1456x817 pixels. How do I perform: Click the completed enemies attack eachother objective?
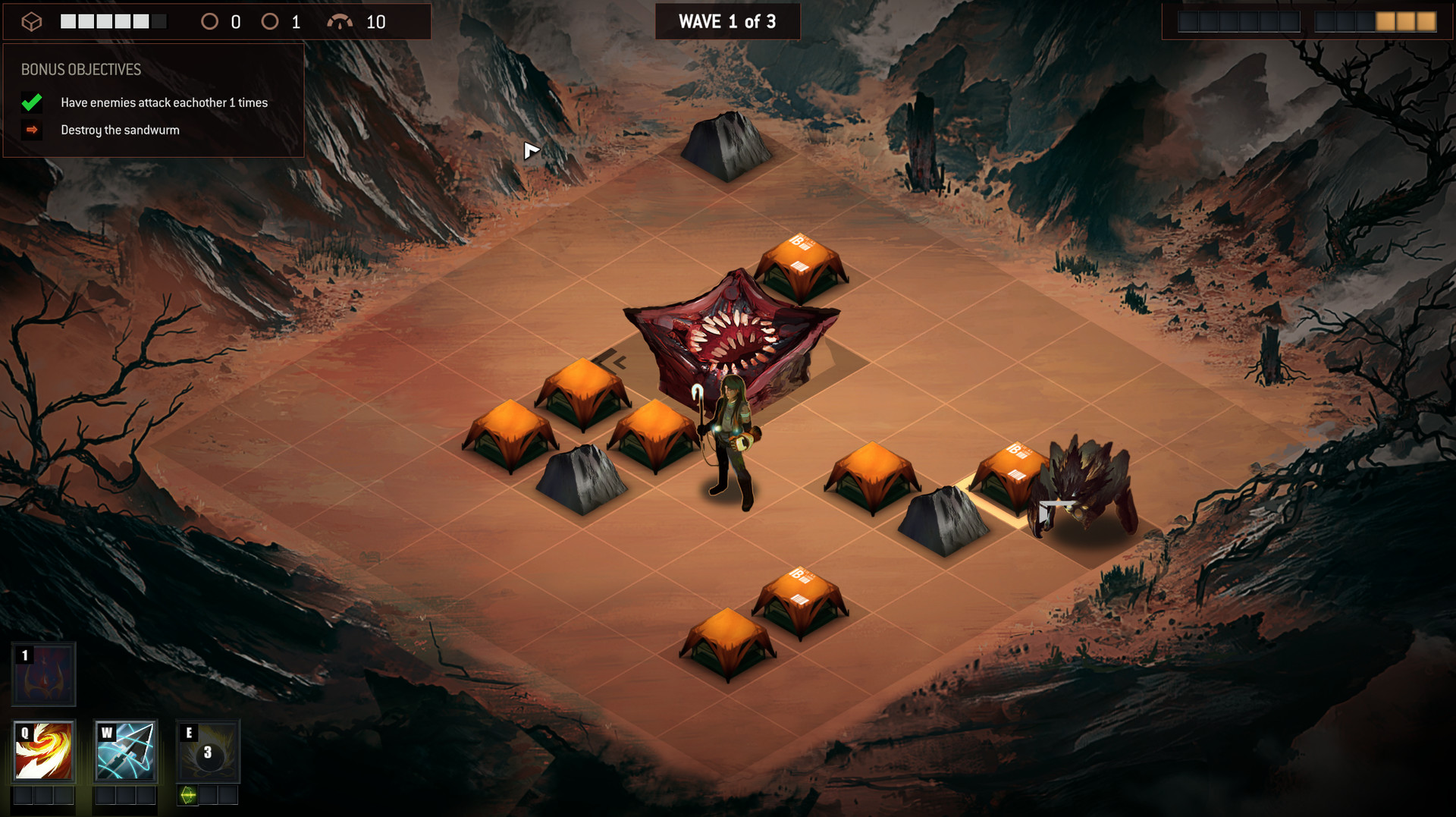[164, 102]
